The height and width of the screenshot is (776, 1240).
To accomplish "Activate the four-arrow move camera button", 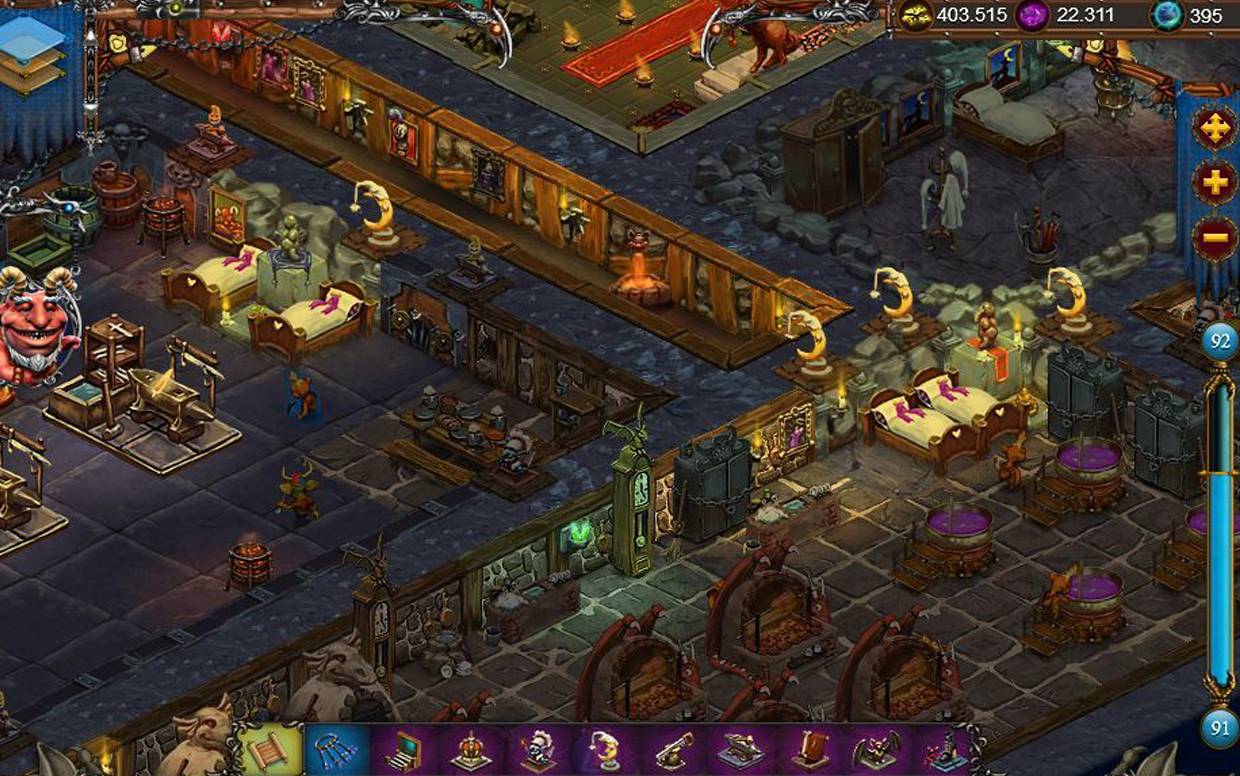I will pos(1214,129).
